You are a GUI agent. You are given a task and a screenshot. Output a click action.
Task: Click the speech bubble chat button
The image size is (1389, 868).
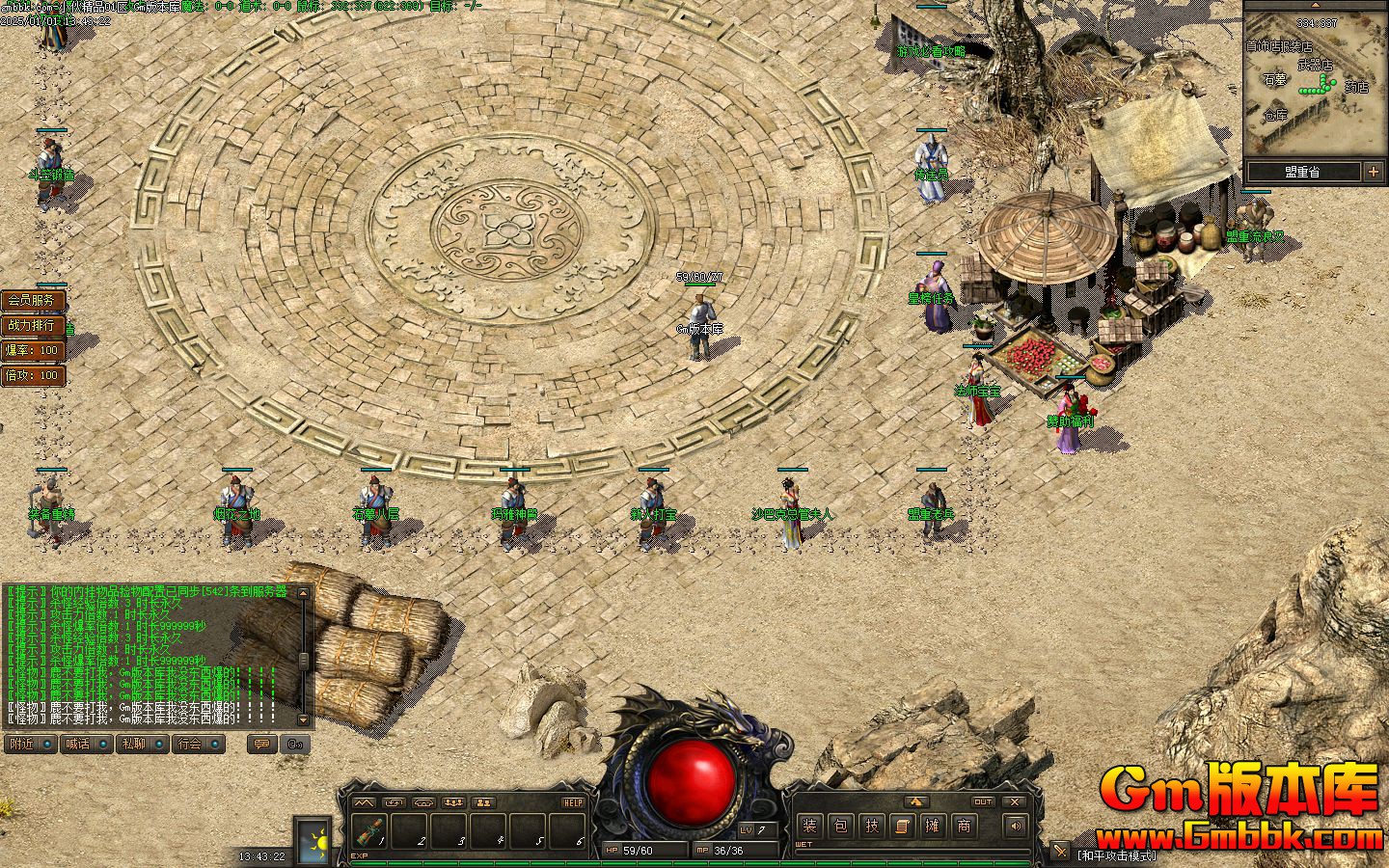[260, 744]
